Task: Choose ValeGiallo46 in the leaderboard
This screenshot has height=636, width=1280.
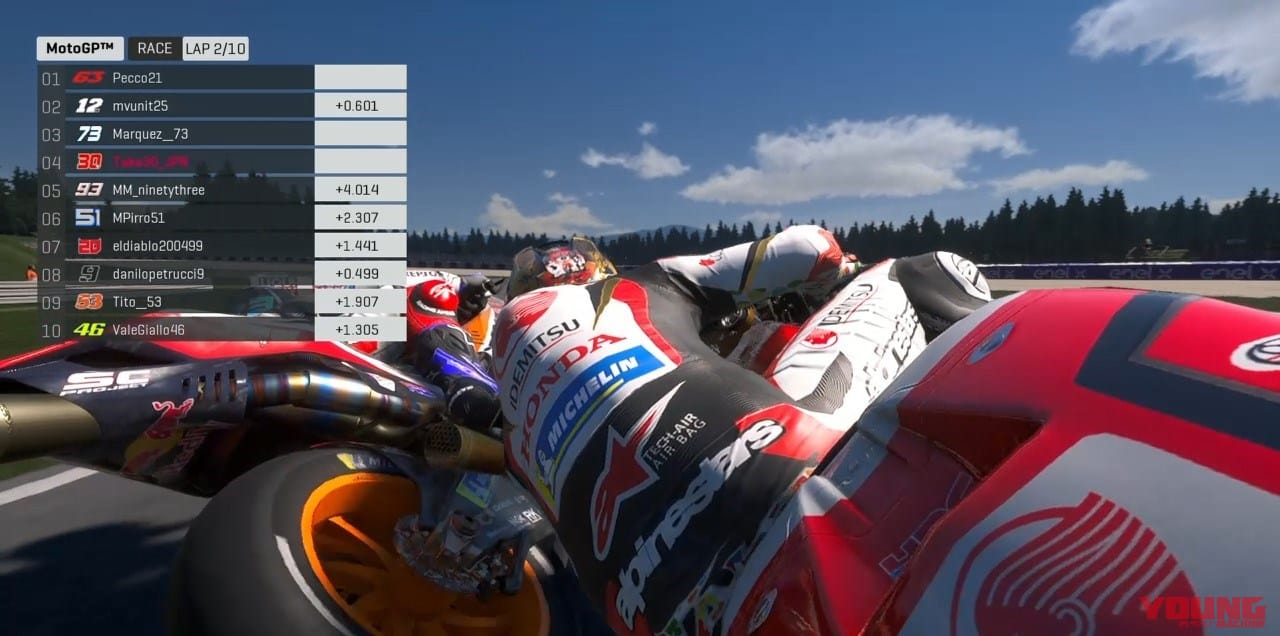Action: click(x=148, y=329)
